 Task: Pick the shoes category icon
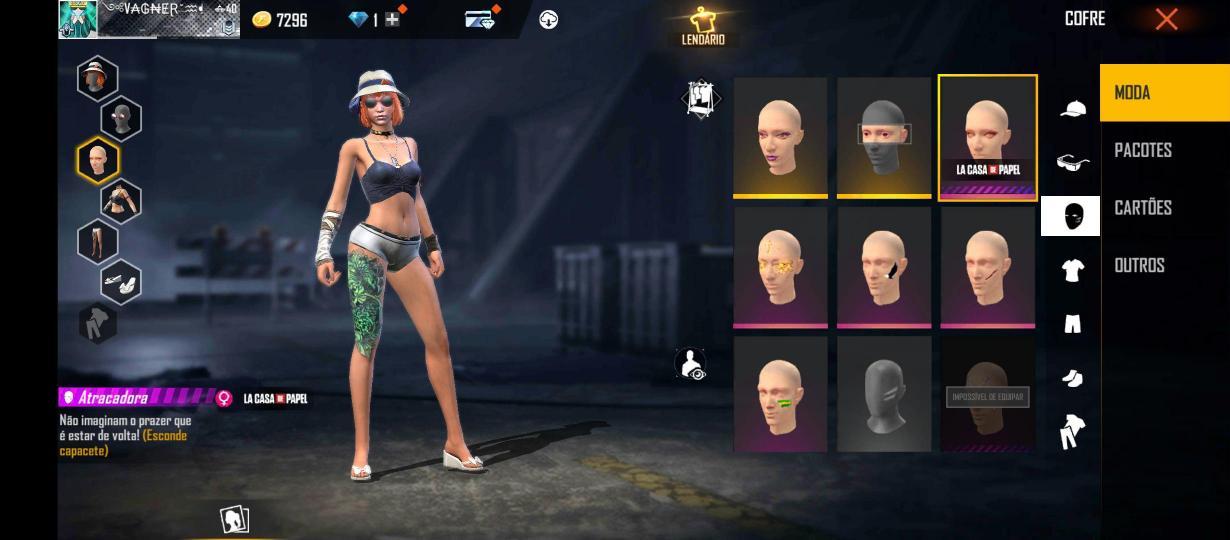1072,378
